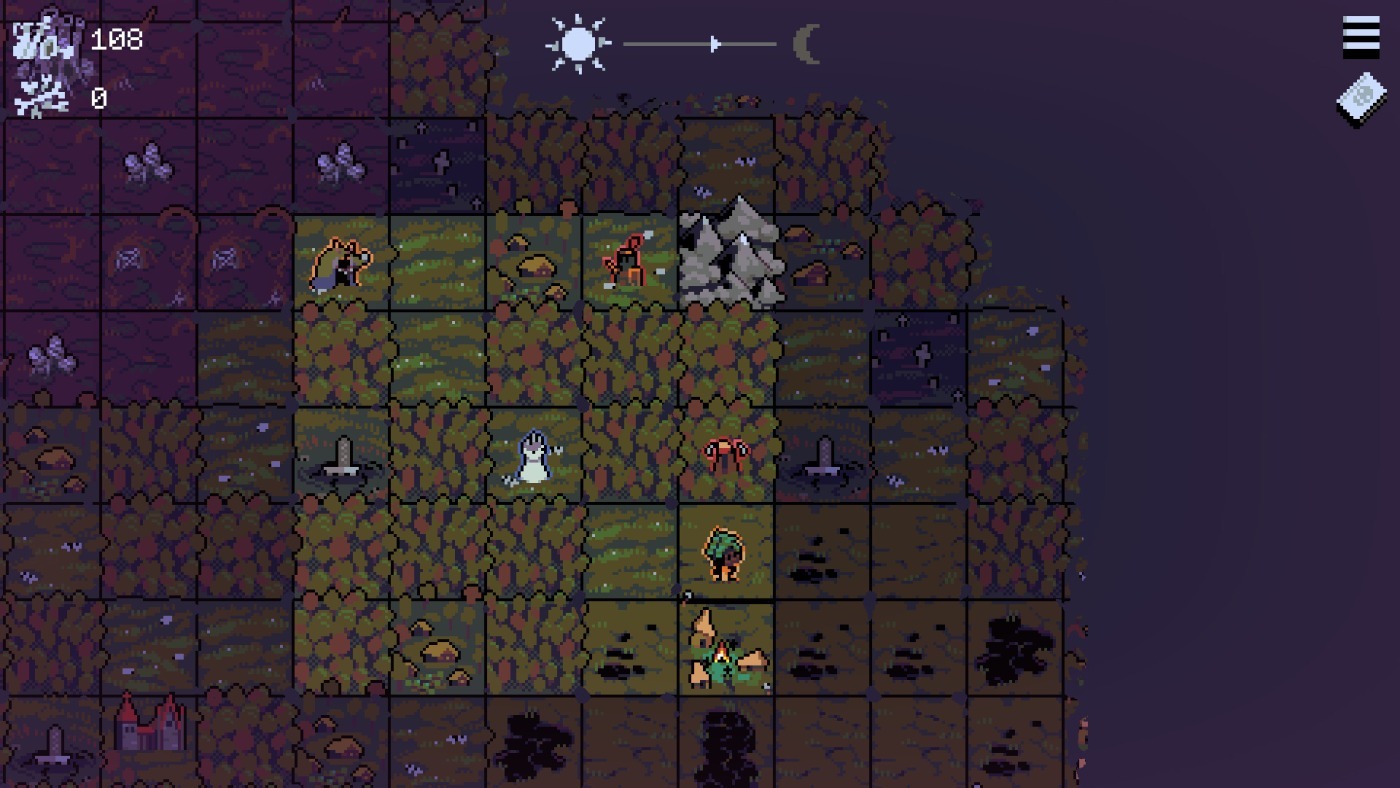Open the hamburger menu

click(1360, 38)
